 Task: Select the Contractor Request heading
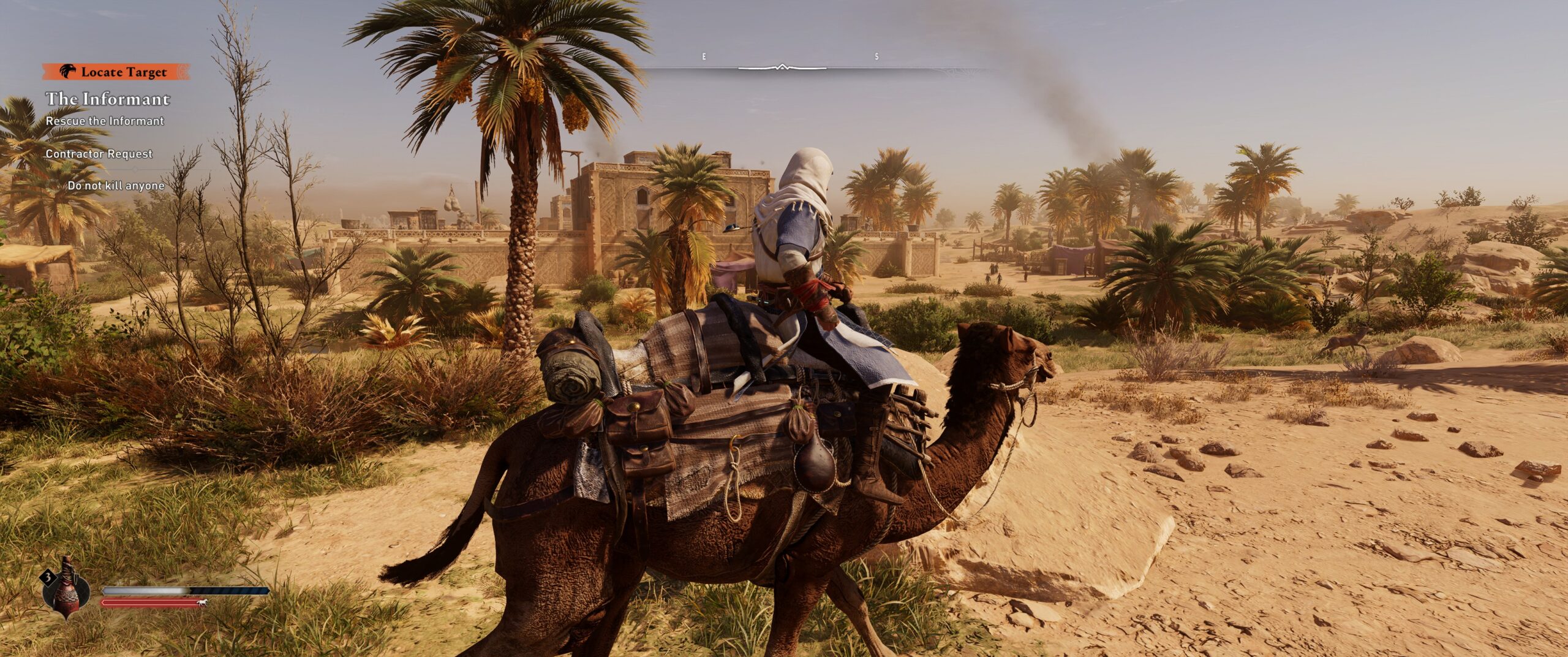[x=99, y=154]
